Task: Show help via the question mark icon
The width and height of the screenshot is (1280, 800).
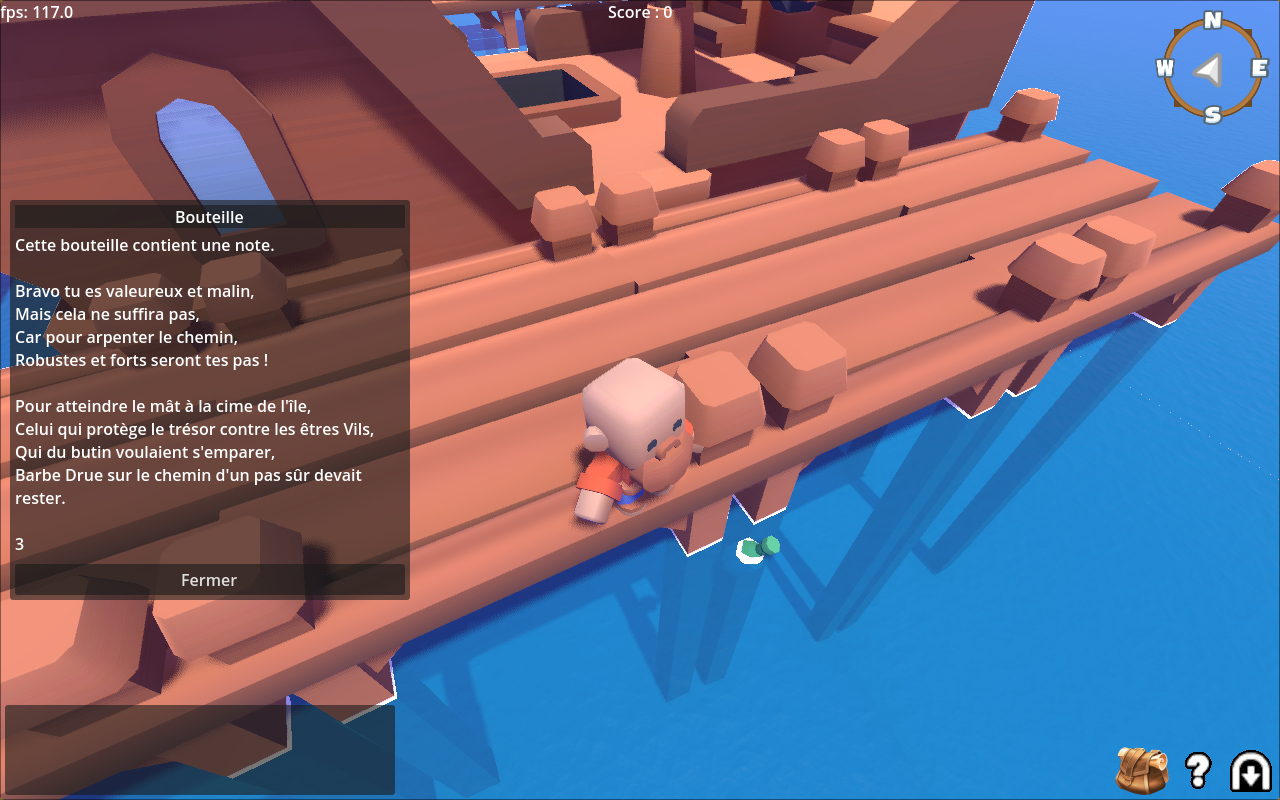Action: click(1197, 769)
